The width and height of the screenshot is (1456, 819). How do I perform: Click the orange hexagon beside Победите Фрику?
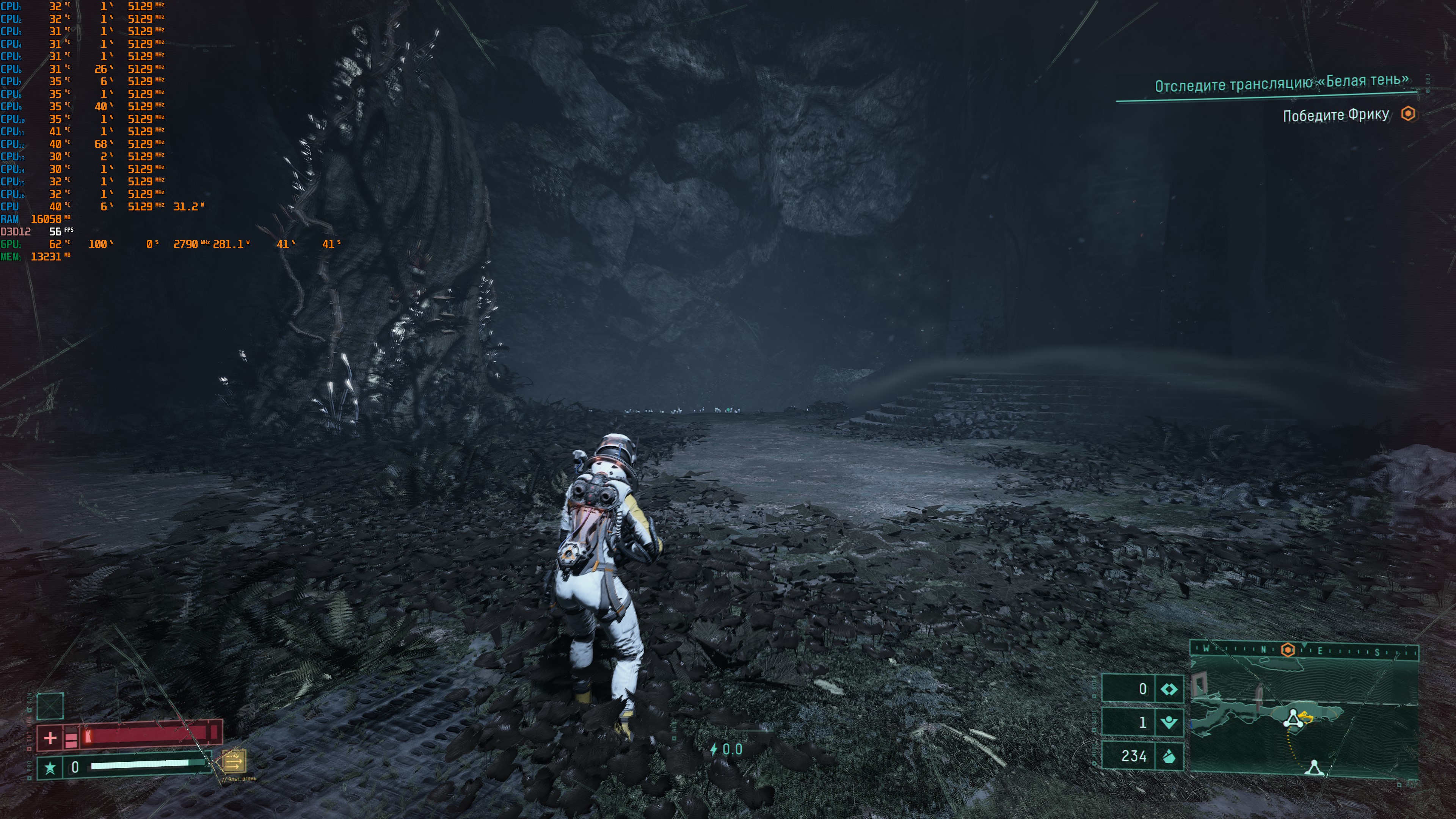(1408, 114)
